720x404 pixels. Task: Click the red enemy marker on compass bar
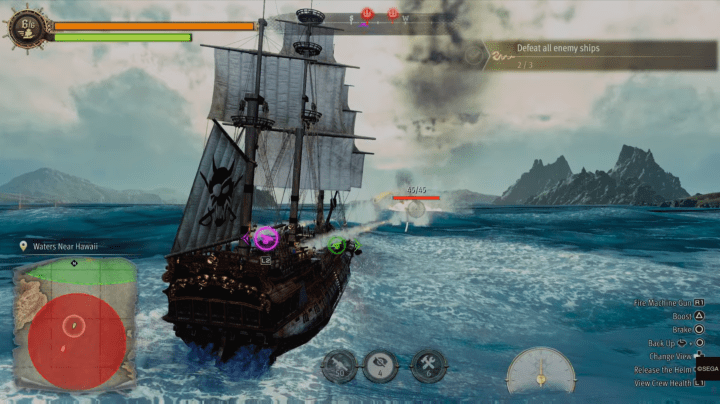tap(366, 14)
